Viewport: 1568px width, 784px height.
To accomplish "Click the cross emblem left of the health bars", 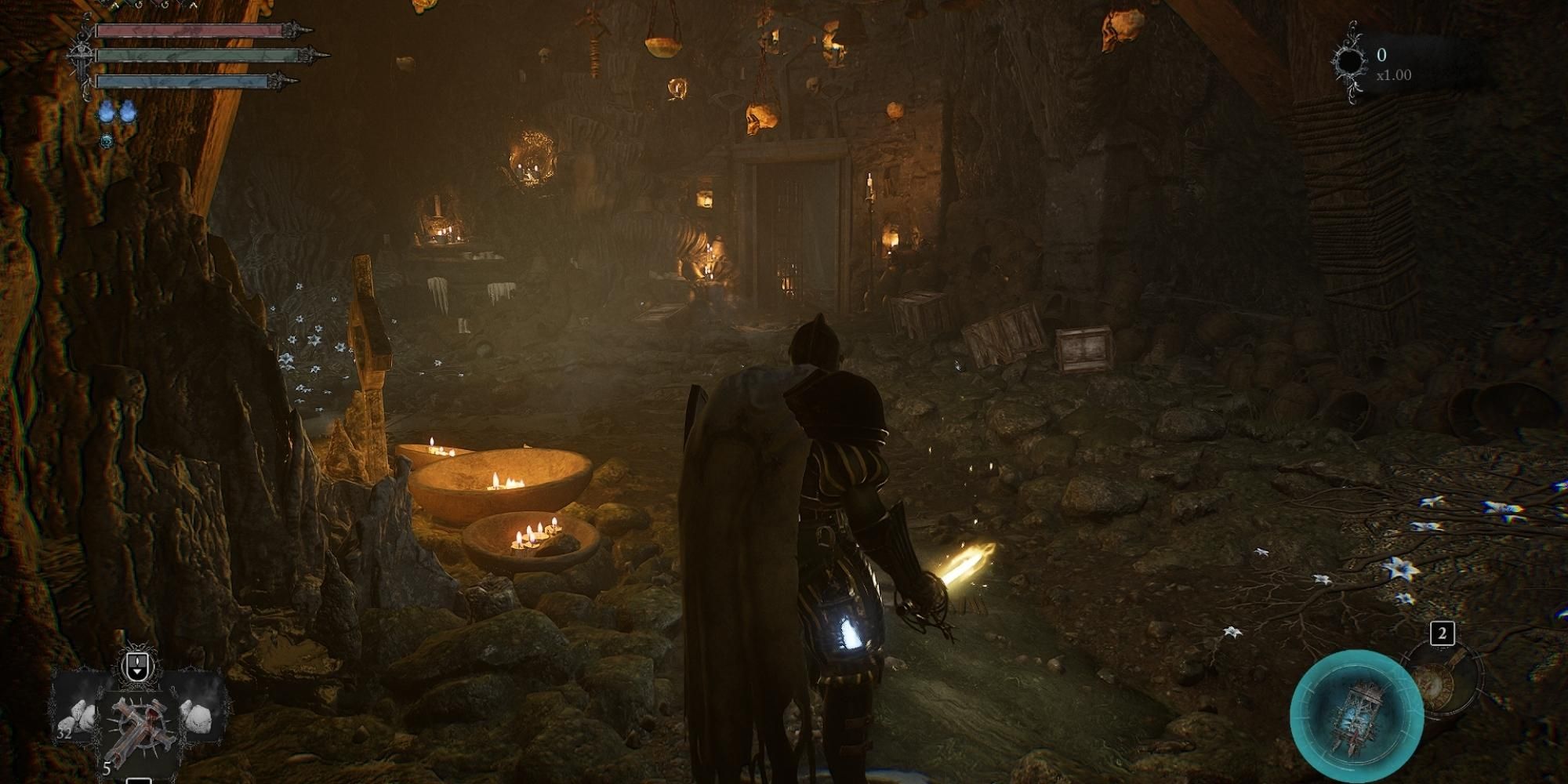I will point(82,56).
